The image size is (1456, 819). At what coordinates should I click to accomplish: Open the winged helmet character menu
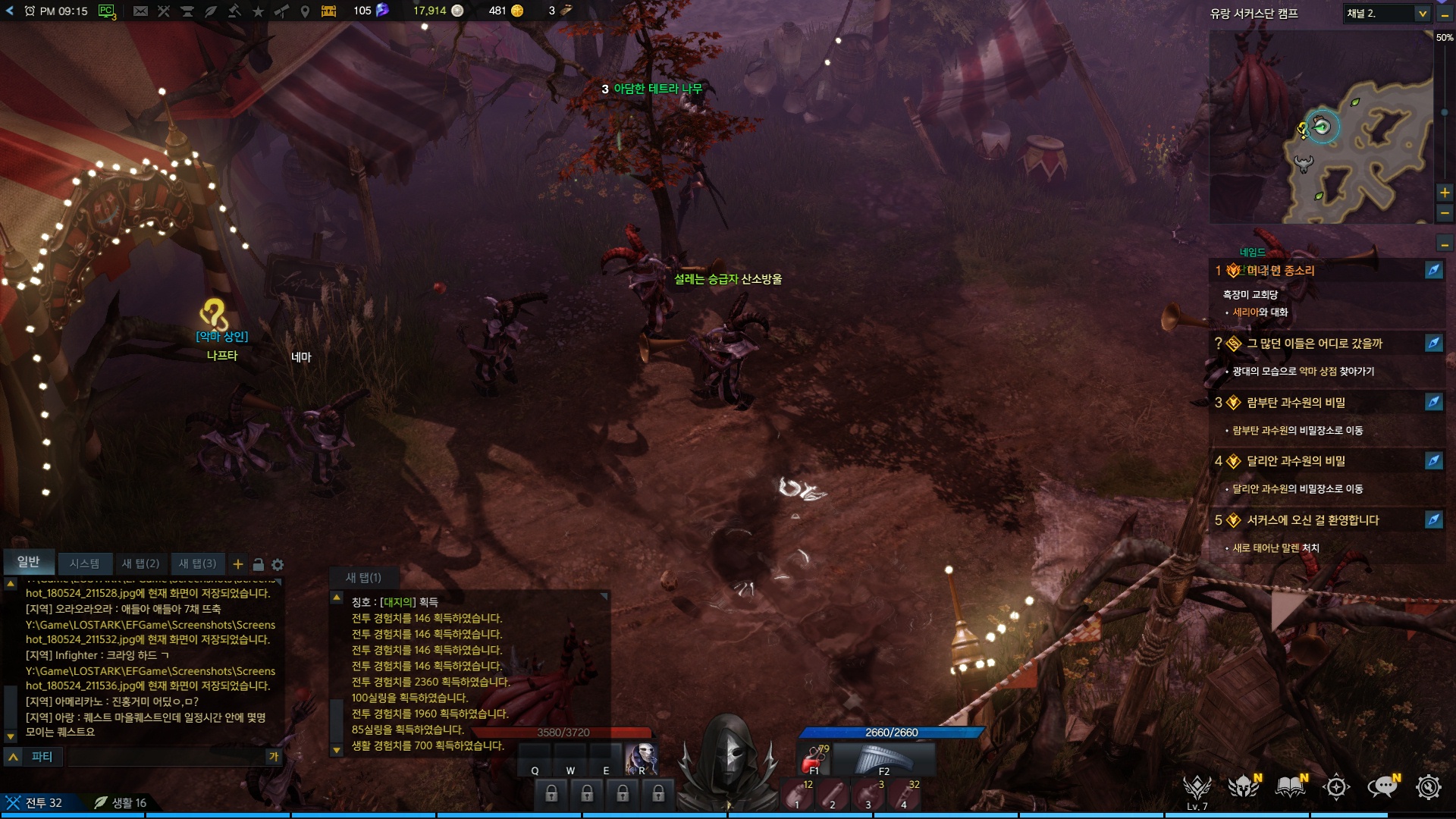coord(1244,787)
